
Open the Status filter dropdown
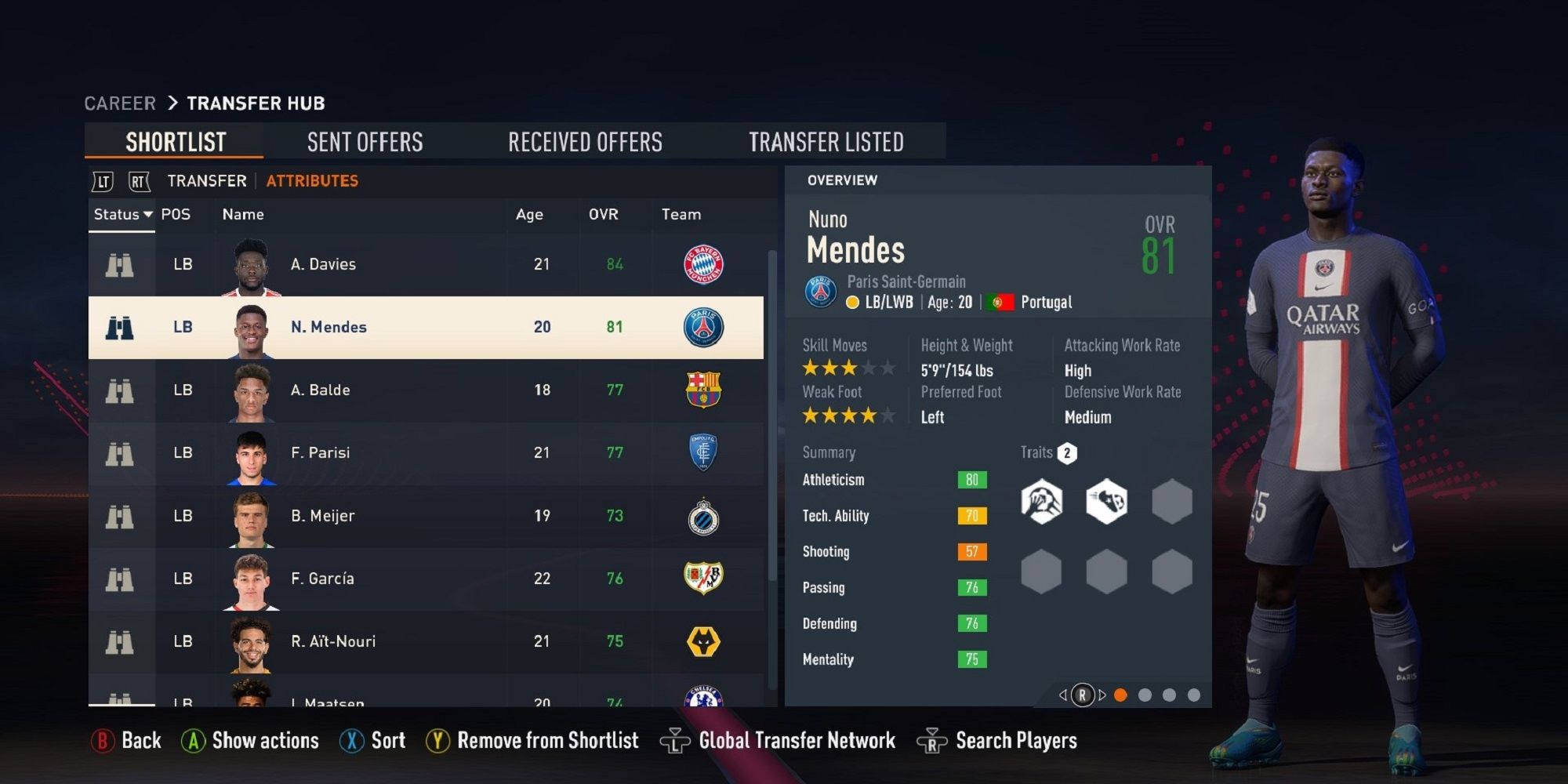pyautogui.click(x=122, y=214)
